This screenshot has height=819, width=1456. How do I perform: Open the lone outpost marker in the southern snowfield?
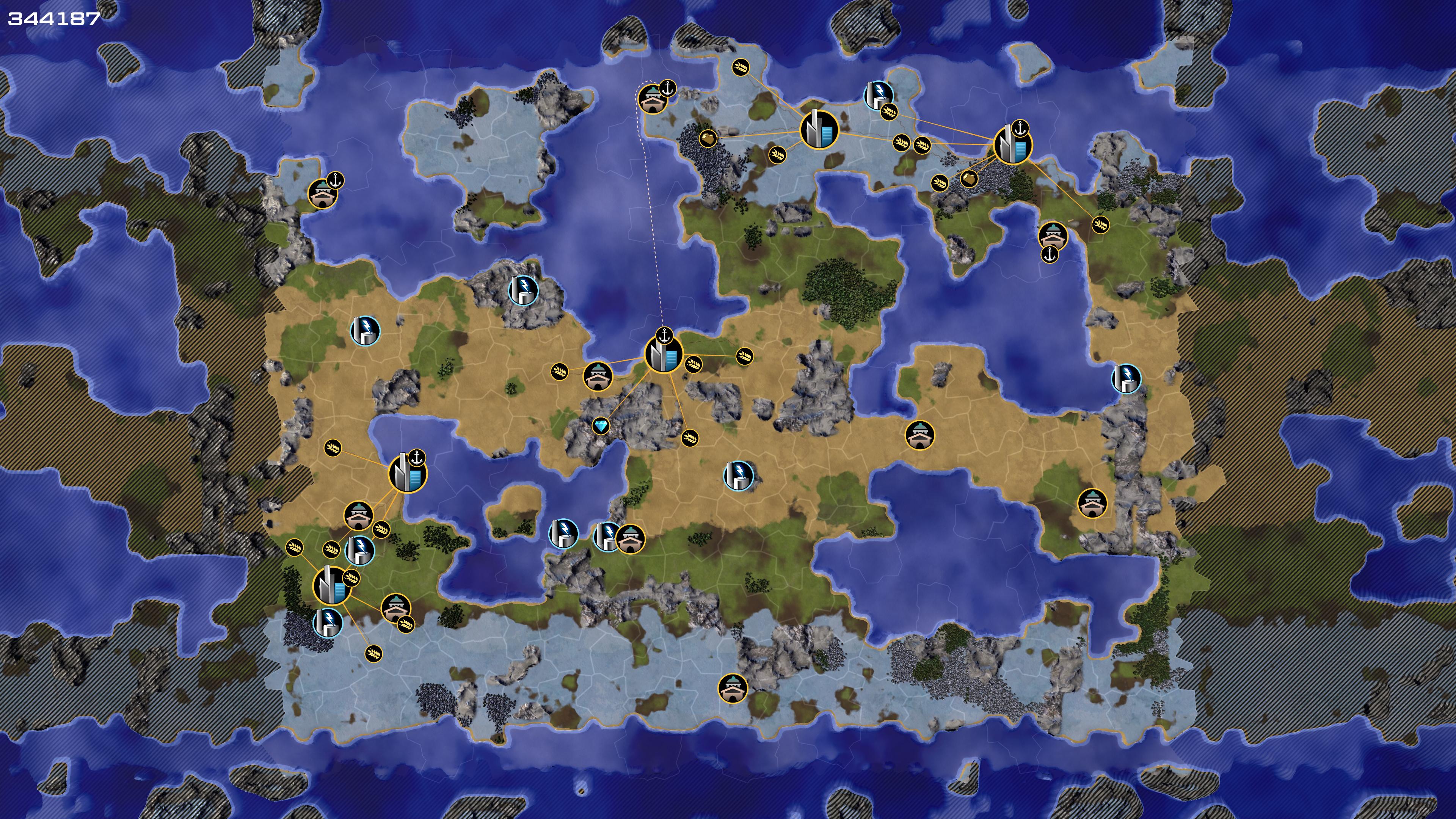point(733,688)
